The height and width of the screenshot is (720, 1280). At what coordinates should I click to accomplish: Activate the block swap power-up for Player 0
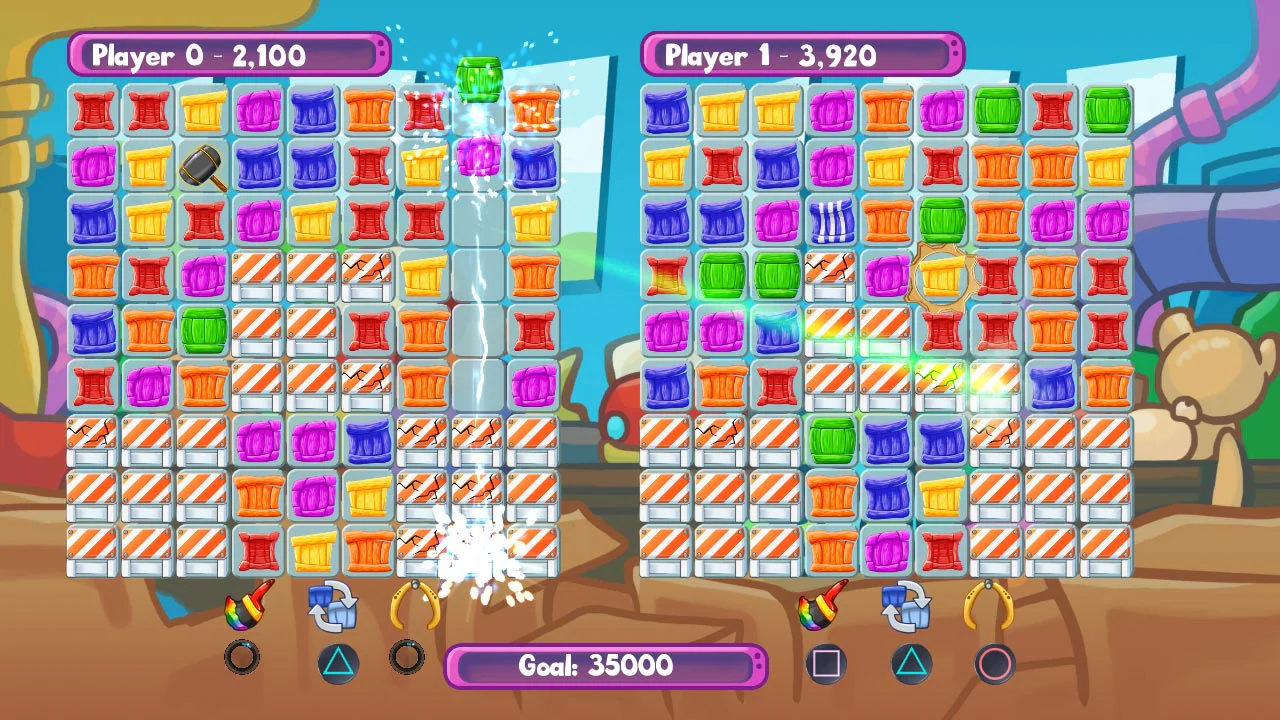click(x=336, y=610)
